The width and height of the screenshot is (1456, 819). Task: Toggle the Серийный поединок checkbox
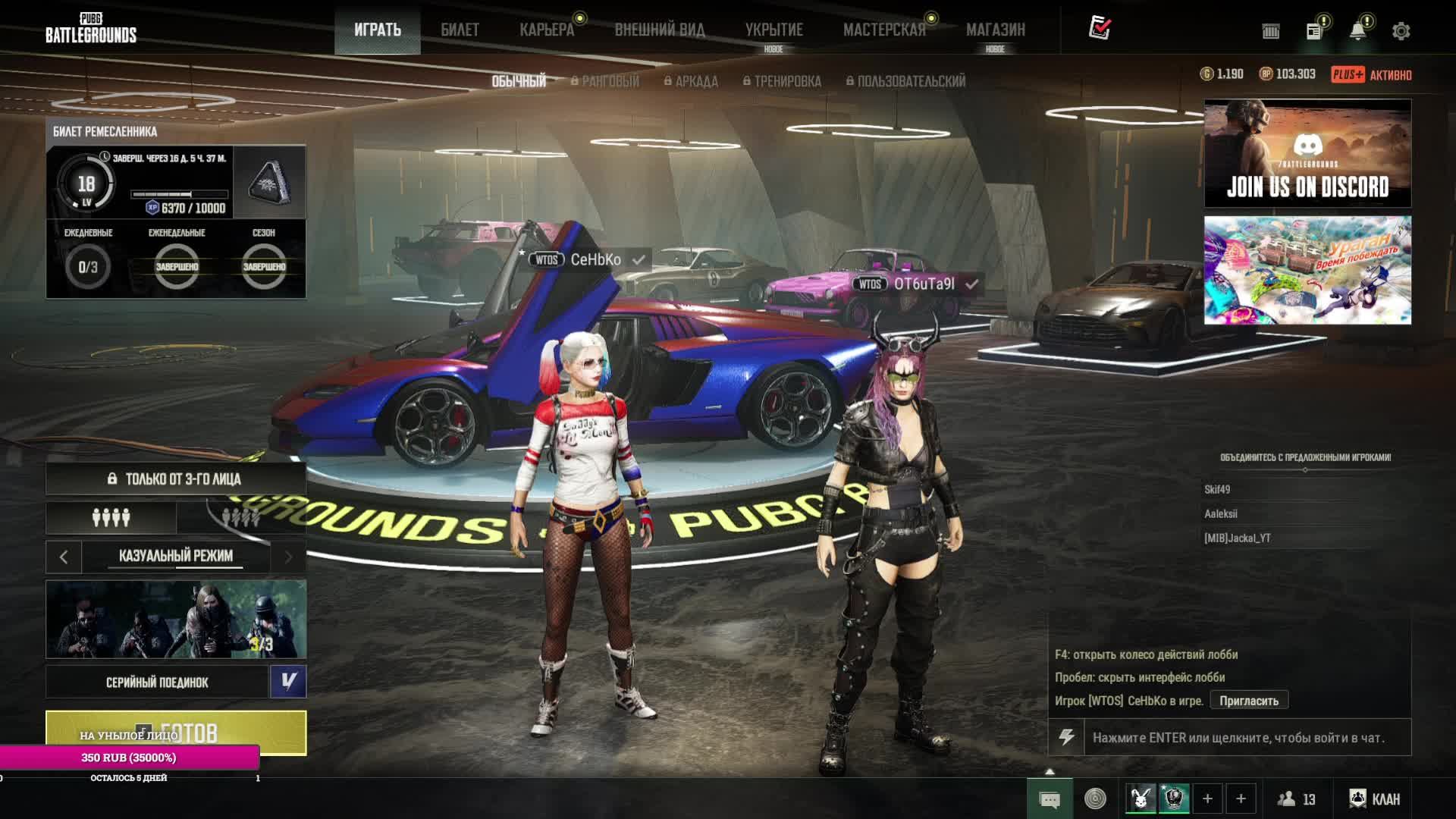click(288, 681)
